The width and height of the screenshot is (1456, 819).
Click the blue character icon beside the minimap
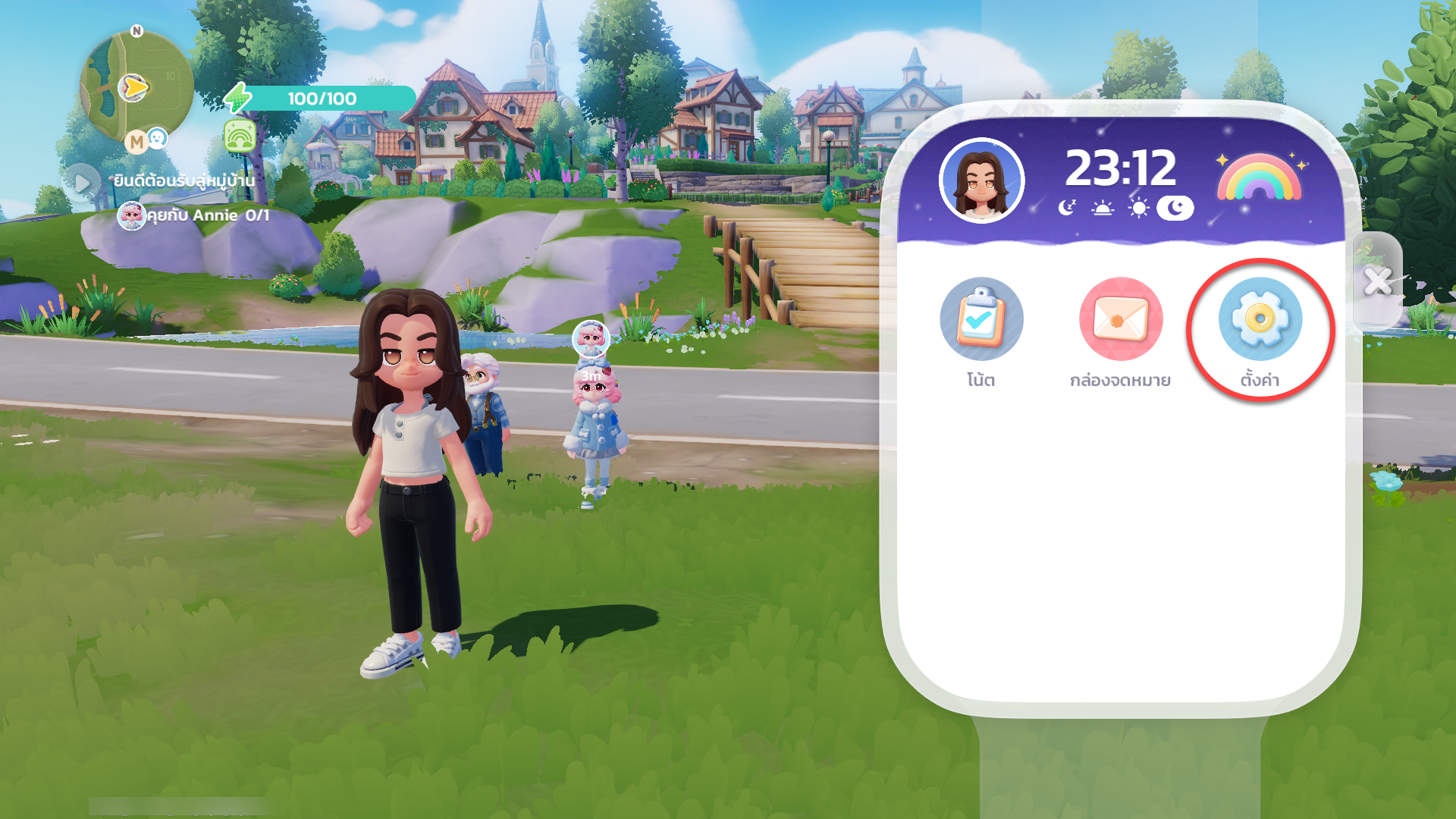point(157,137)
